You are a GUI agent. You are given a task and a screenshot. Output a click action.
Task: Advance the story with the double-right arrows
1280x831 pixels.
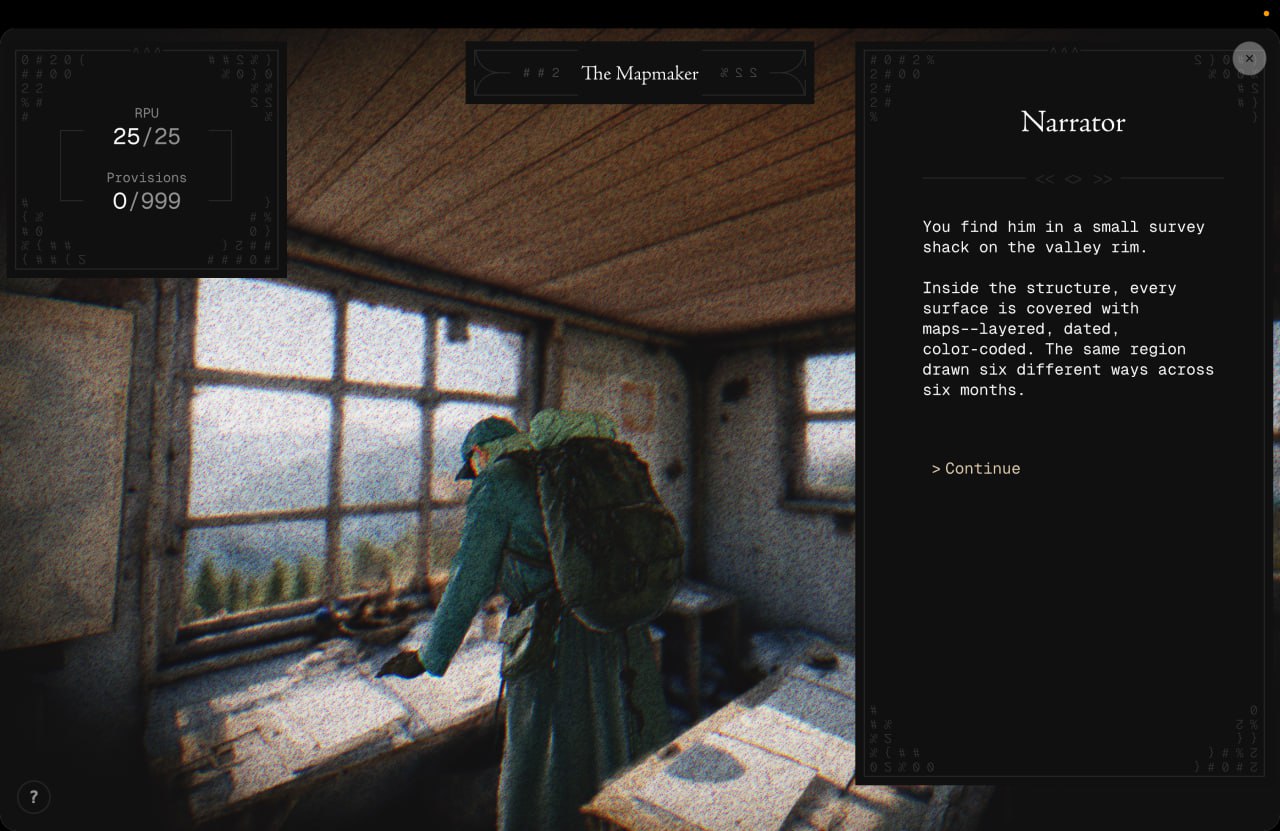pyautogui.click(x=1102, y=179)
